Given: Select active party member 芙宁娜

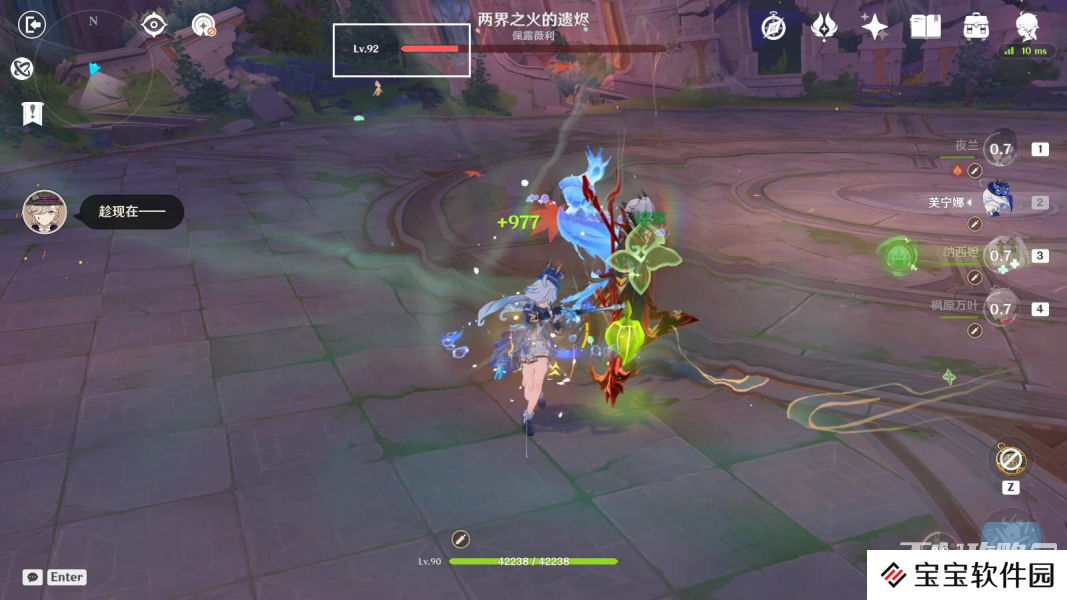Looking at the screenshot, I should tap(998, 202).
